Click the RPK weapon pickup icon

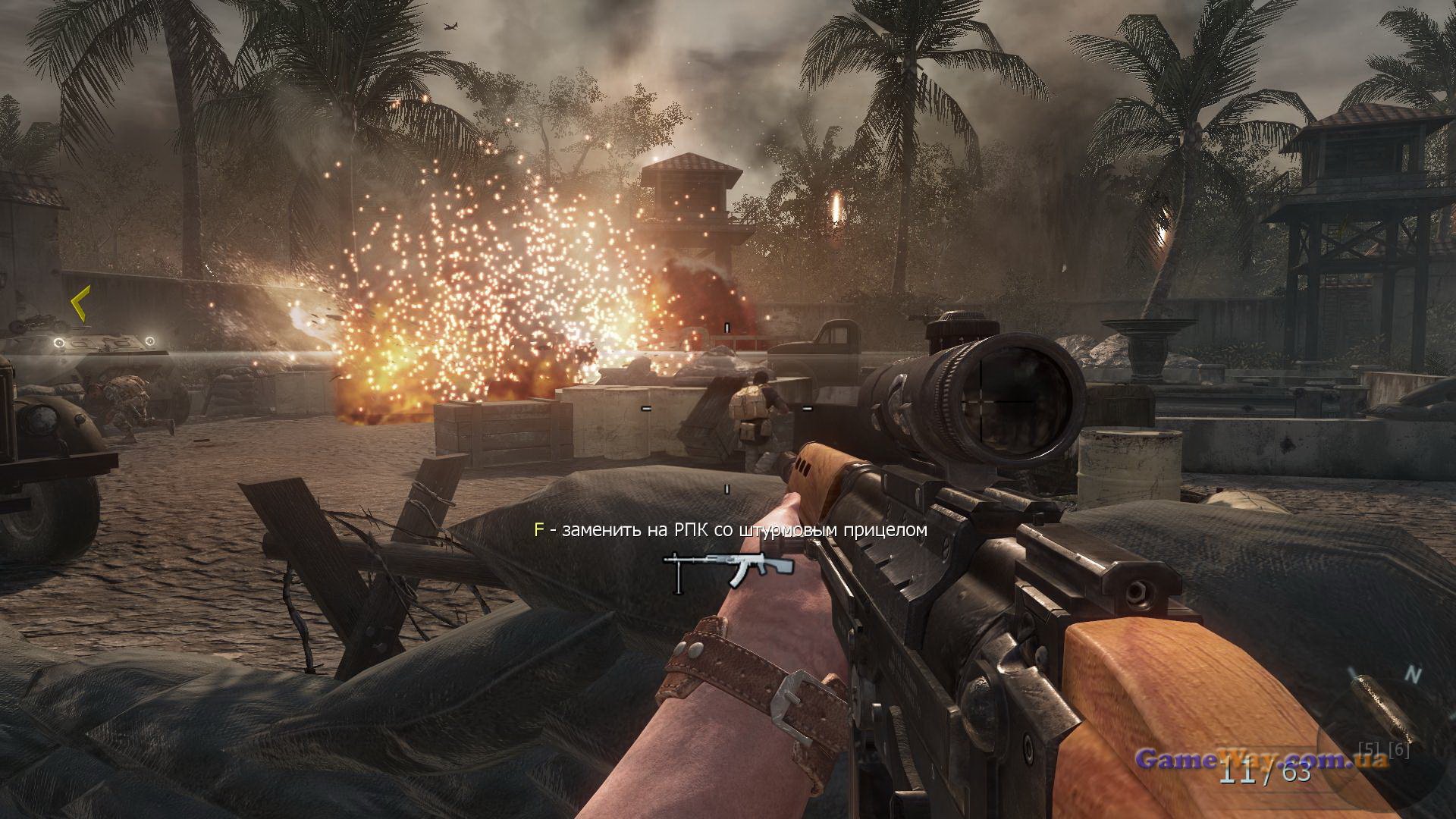coord(728,570)
